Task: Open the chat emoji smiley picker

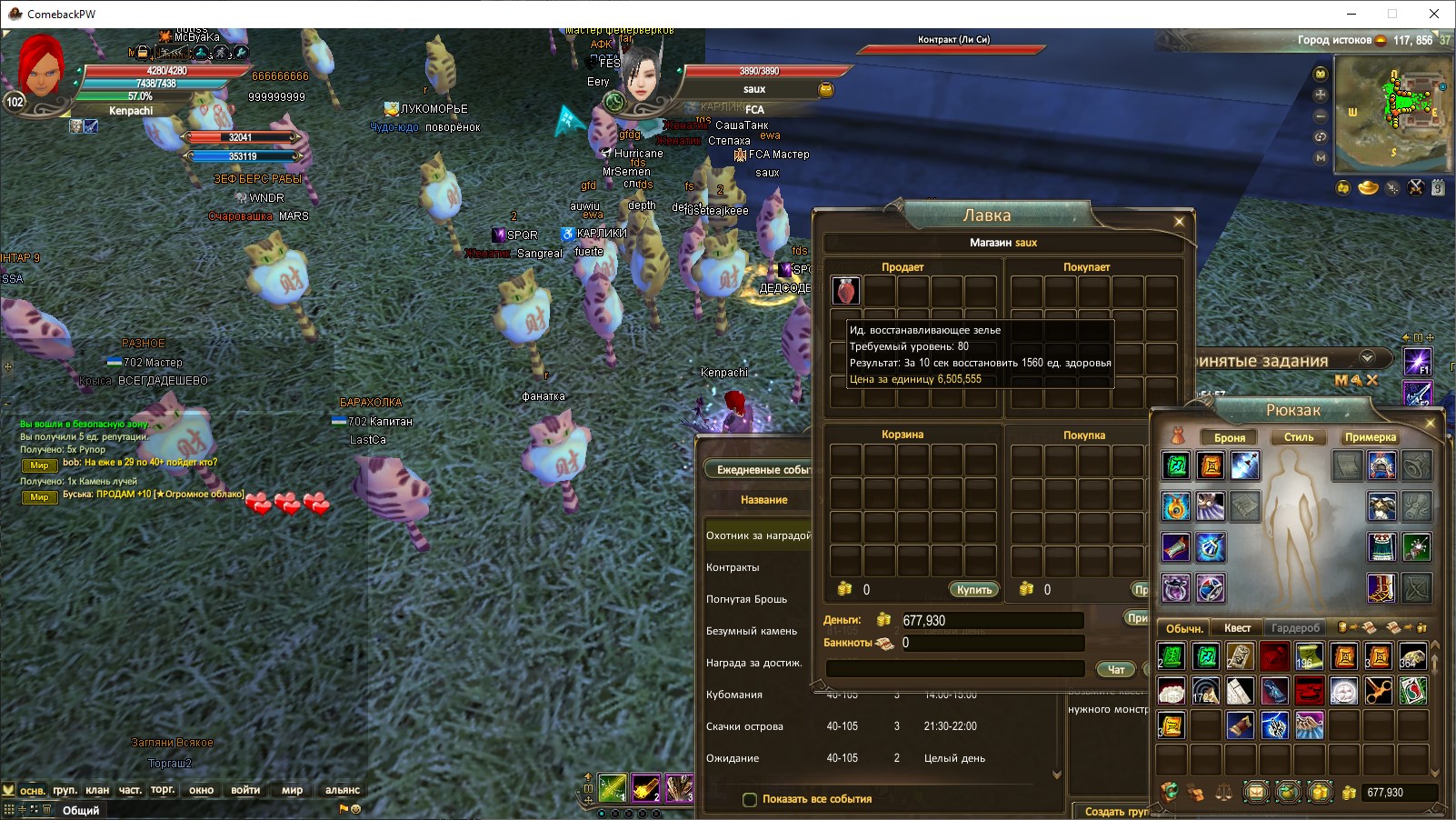Action: point(356,808)
